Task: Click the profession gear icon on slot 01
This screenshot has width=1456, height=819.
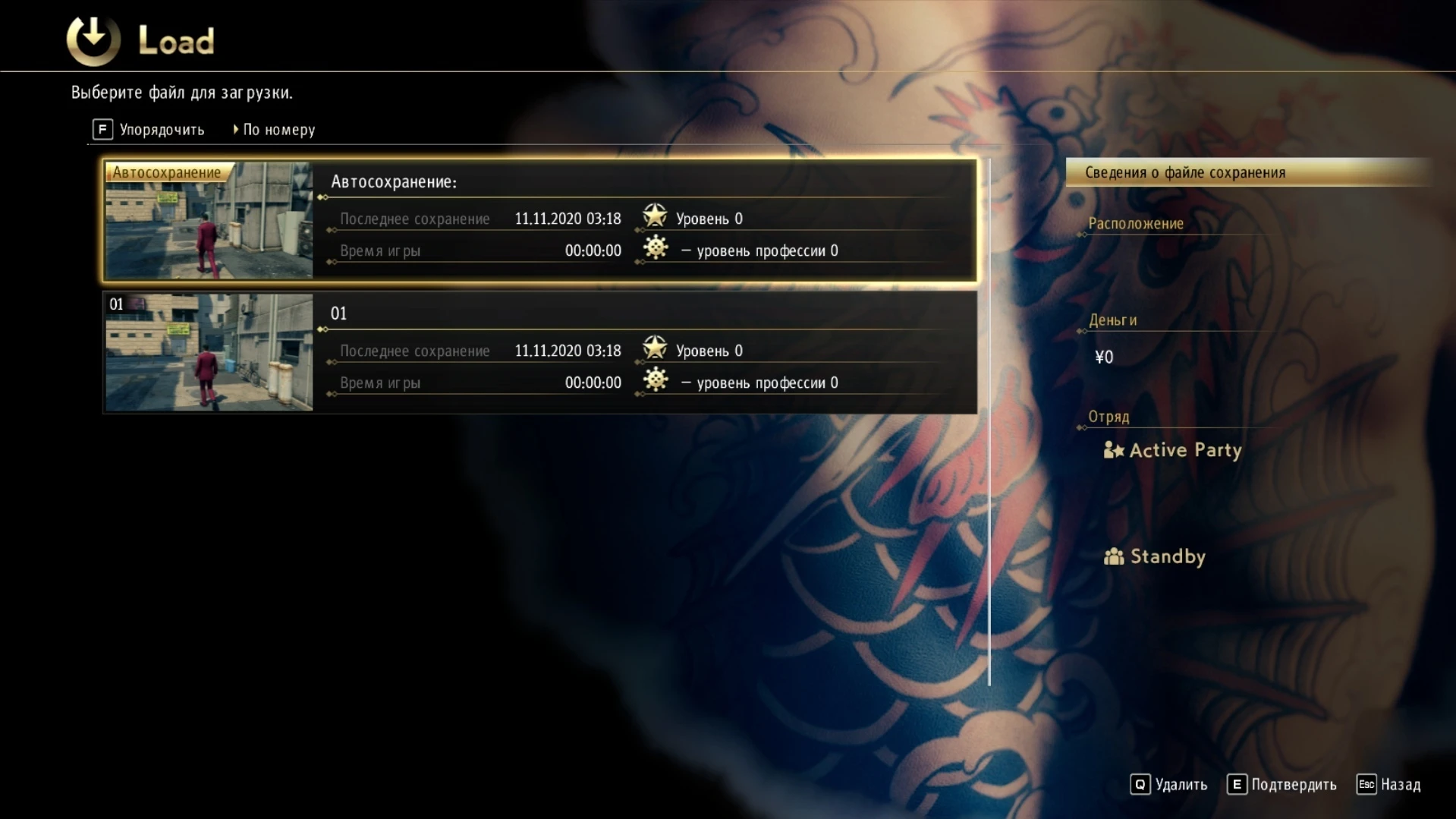Action: click(656, 380)
